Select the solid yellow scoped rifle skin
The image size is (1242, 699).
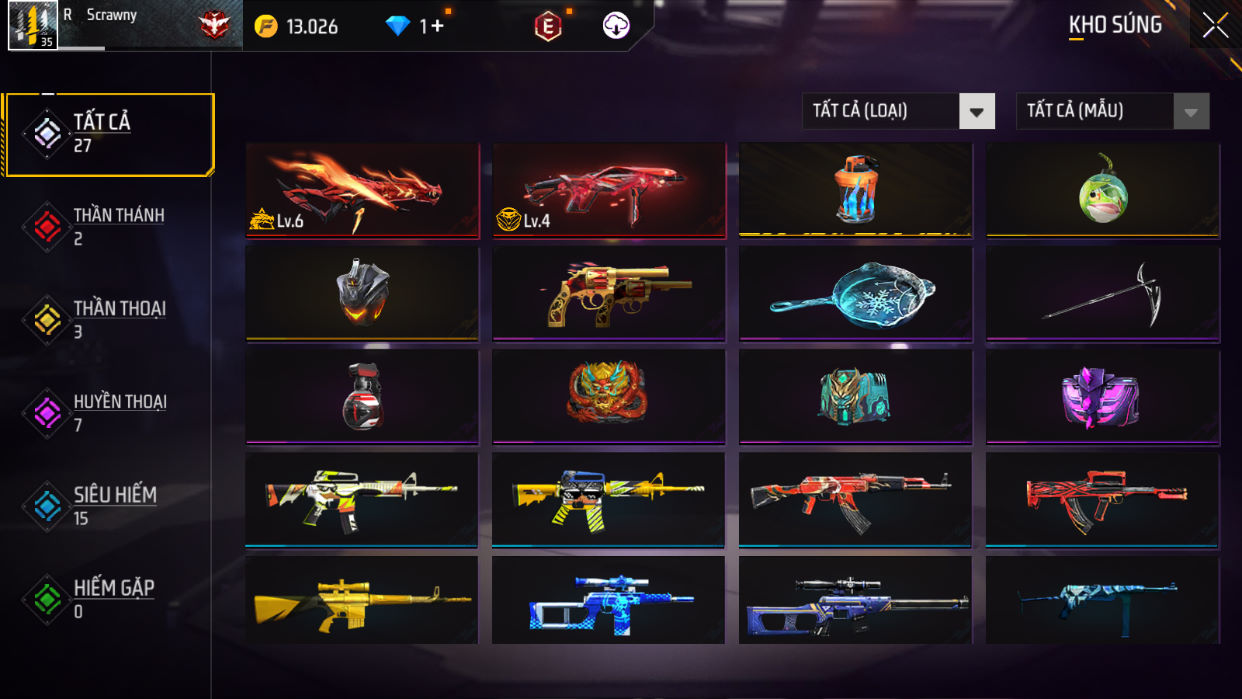point(362,600)
